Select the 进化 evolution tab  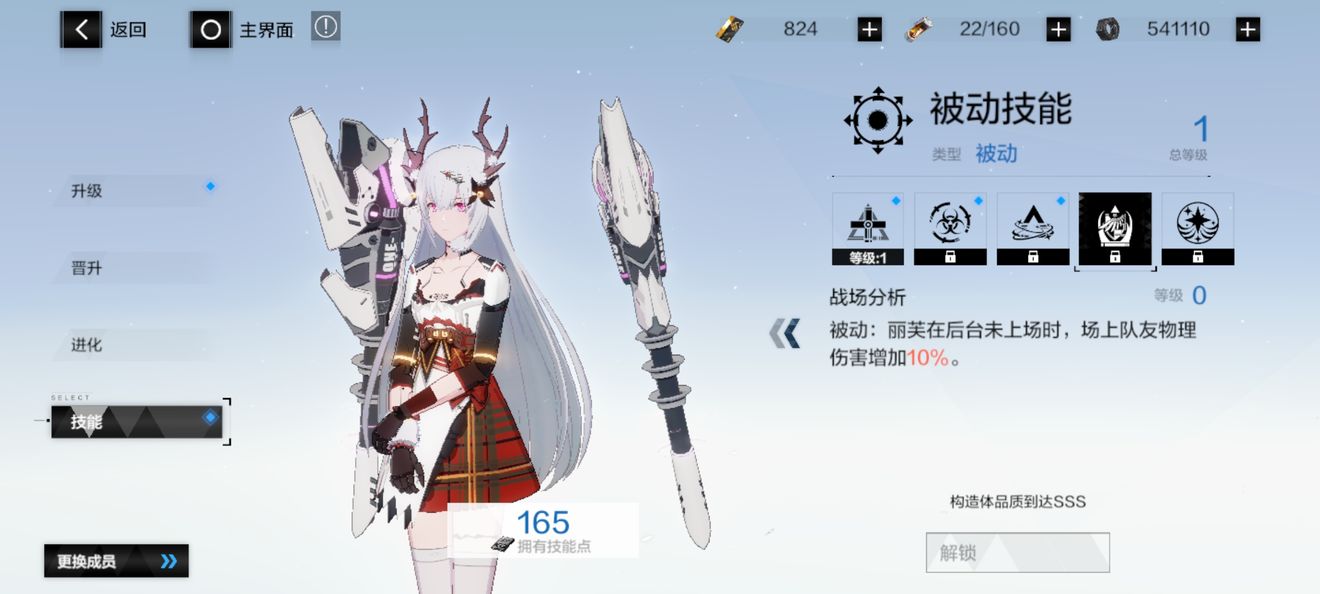tap(130, 345)
